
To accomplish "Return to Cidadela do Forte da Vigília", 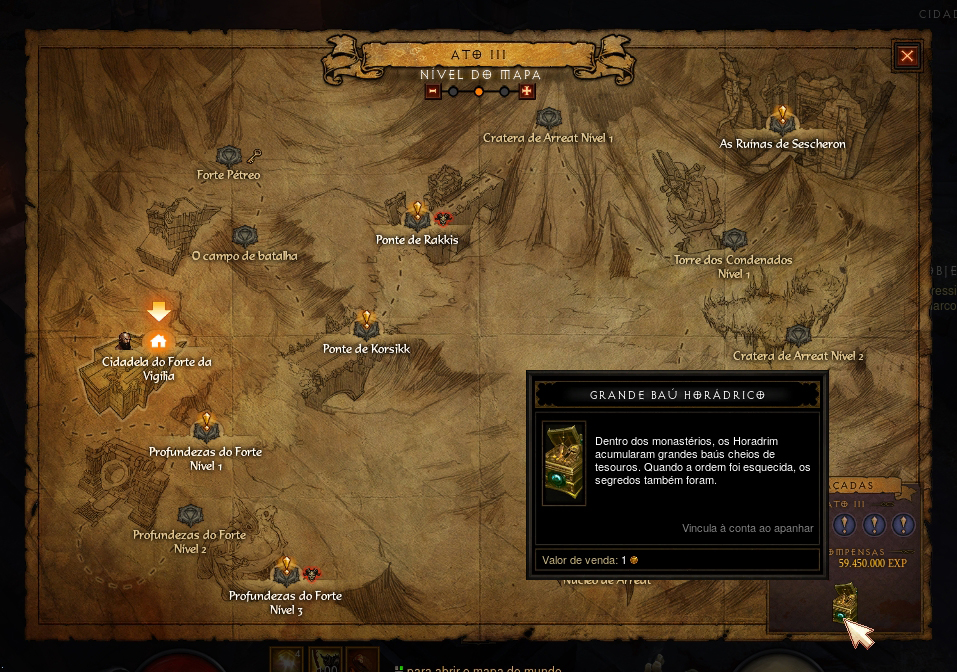I will click(x=158, y=340).
